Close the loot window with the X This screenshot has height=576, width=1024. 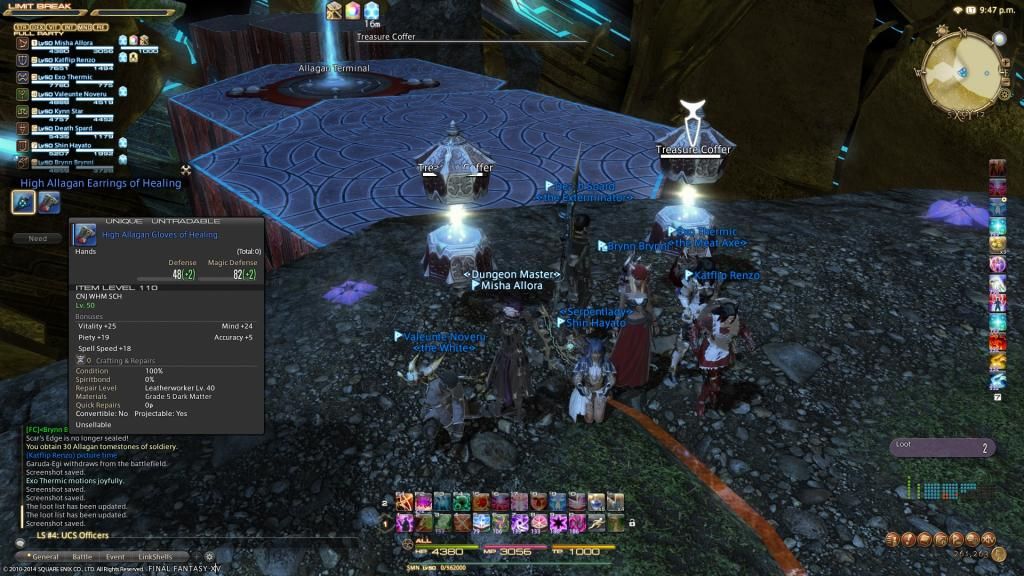click(185, 170)
